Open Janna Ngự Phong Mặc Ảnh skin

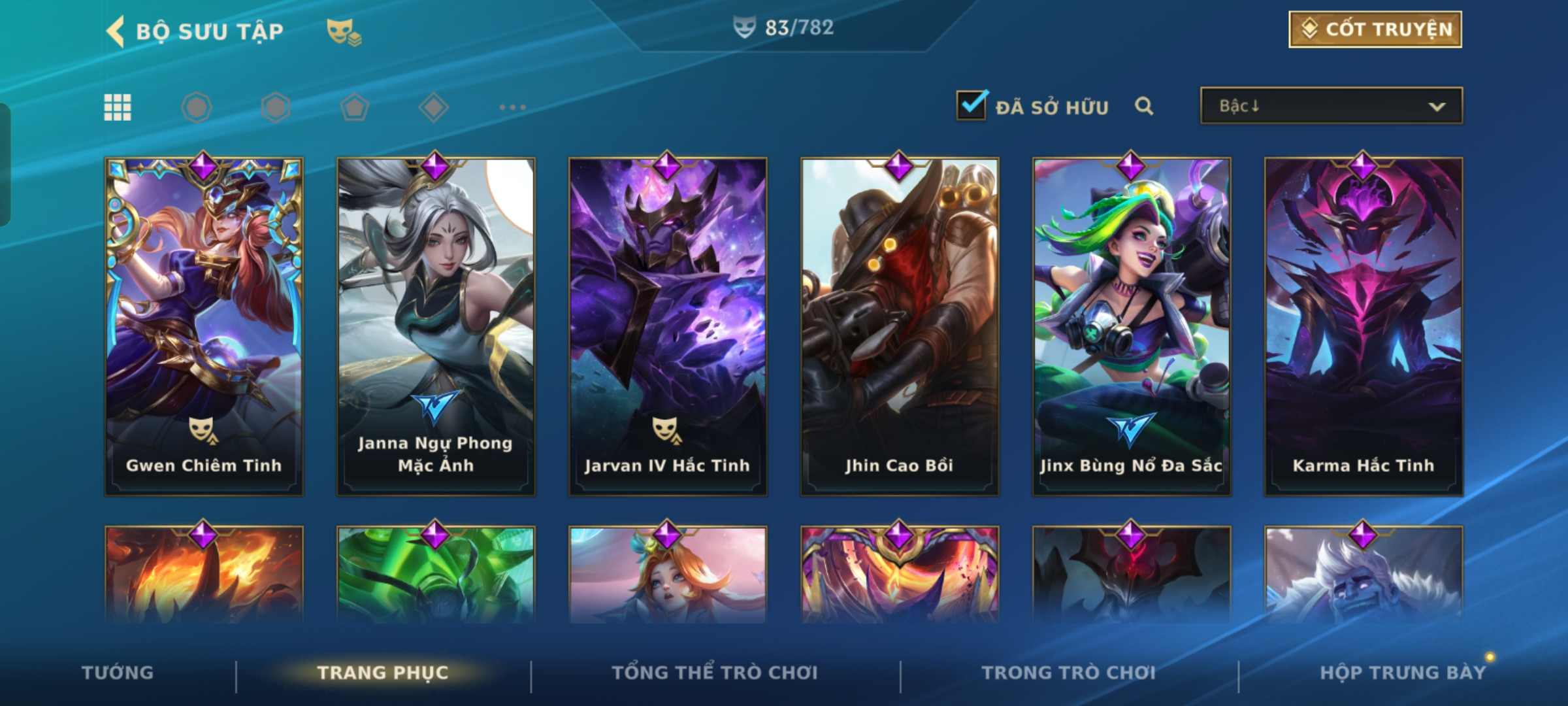[x=436, y=327]
